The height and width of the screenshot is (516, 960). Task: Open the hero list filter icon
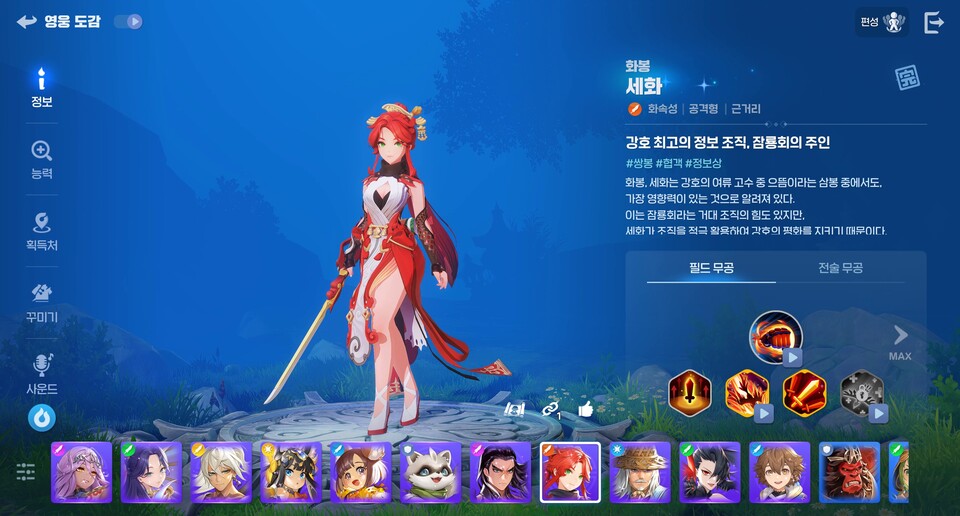25,472
